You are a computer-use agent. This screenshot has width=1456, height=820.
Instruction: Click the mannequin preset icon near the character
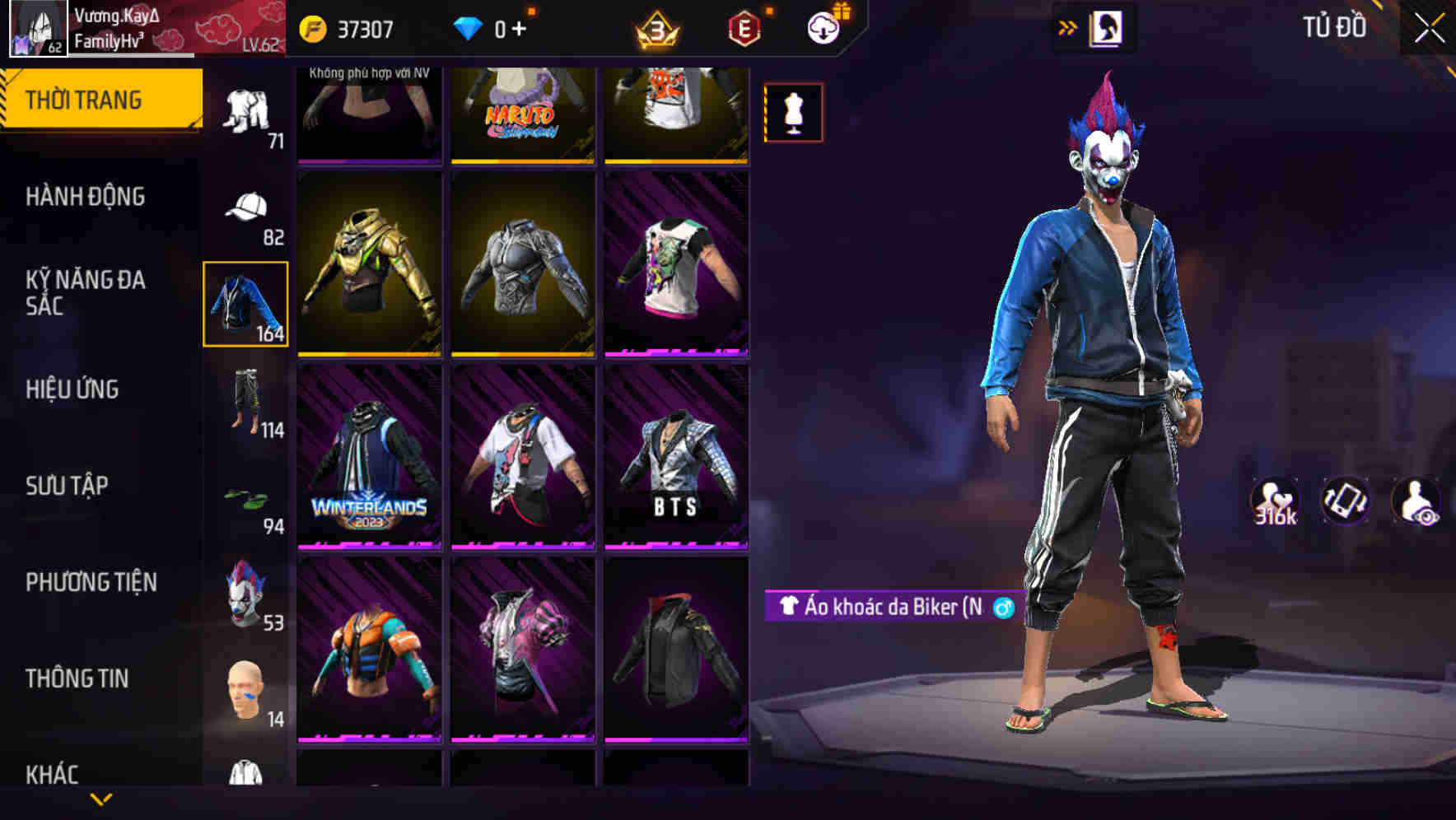pyautogui.click(x=792, y=113)
